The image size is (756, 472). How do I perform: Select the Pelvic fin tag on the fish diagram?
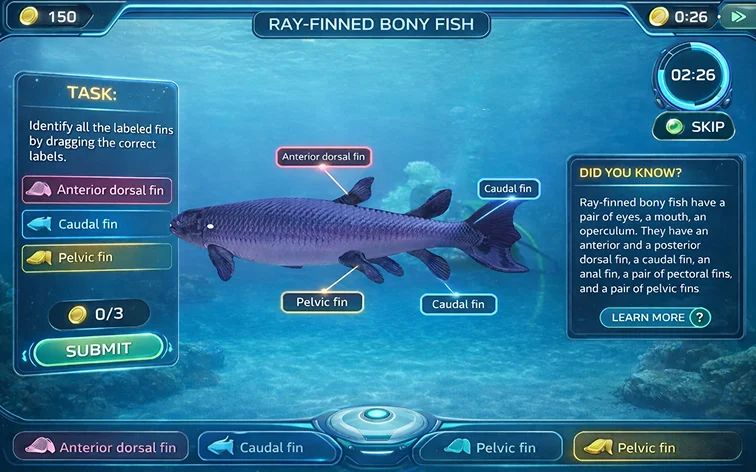coord(322,301)
